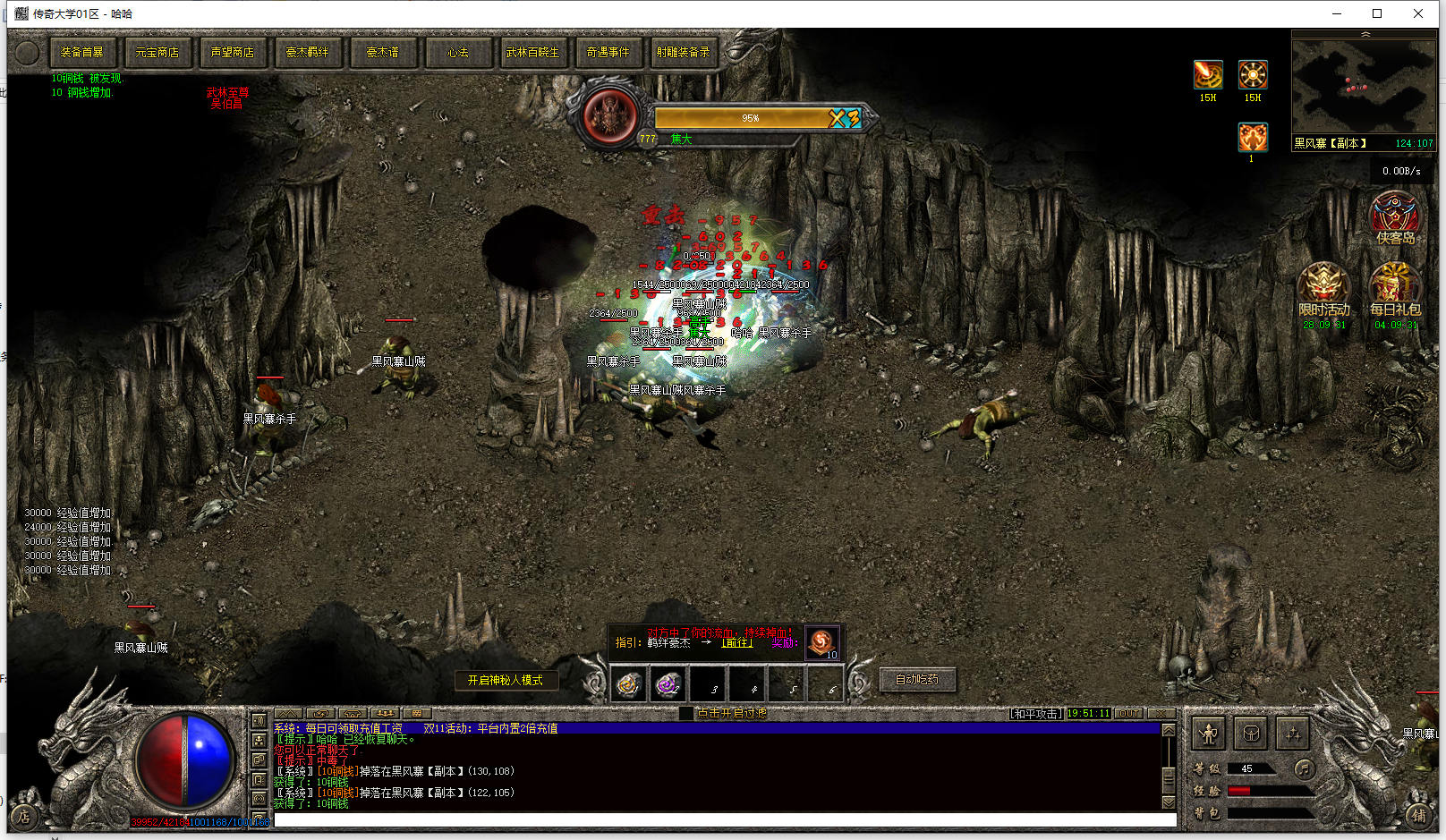
Task: Select the 豪杰羁绊 menu button
Action: point(307,53)
